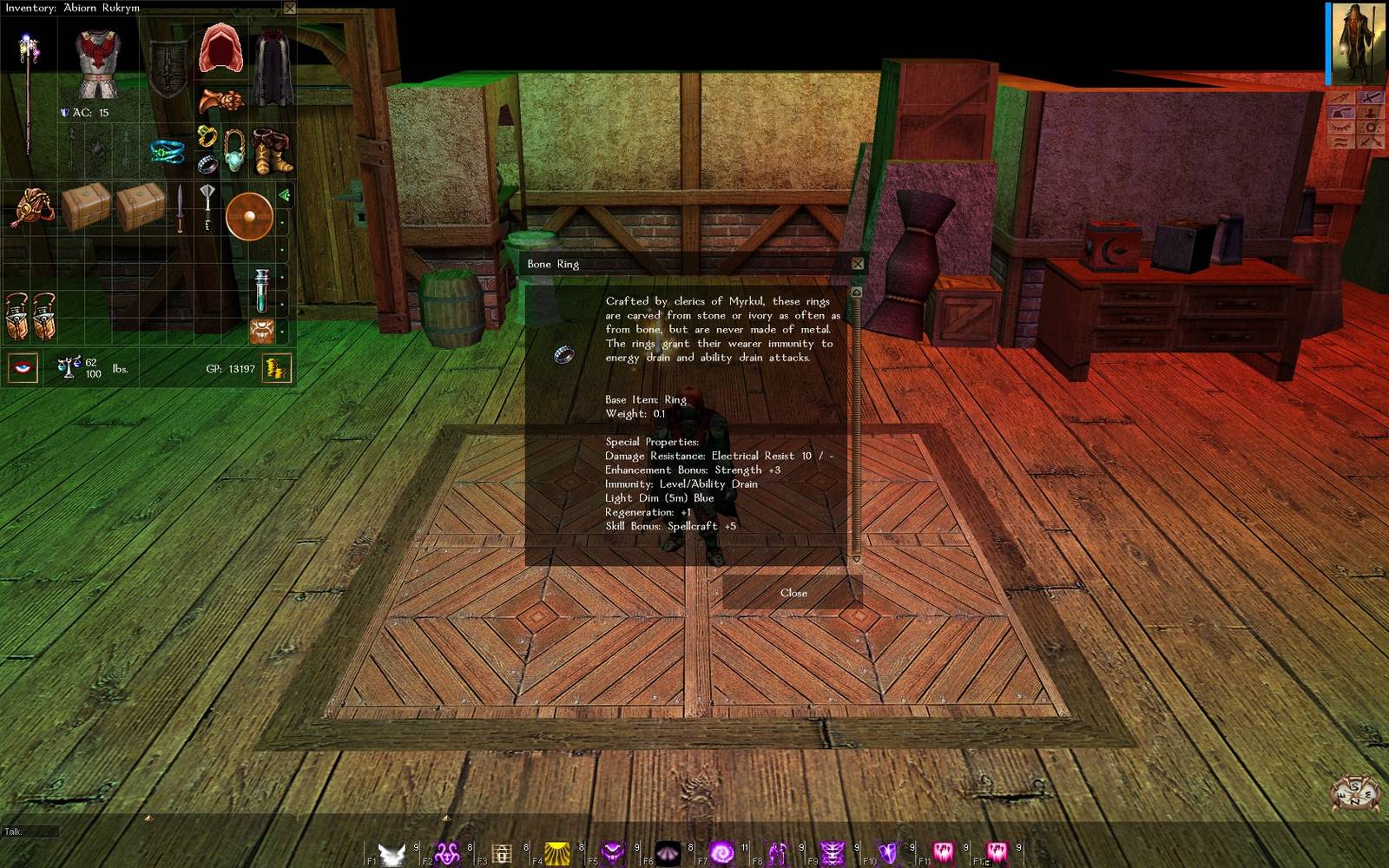Close the Bone Ring description window

point(858,264)
